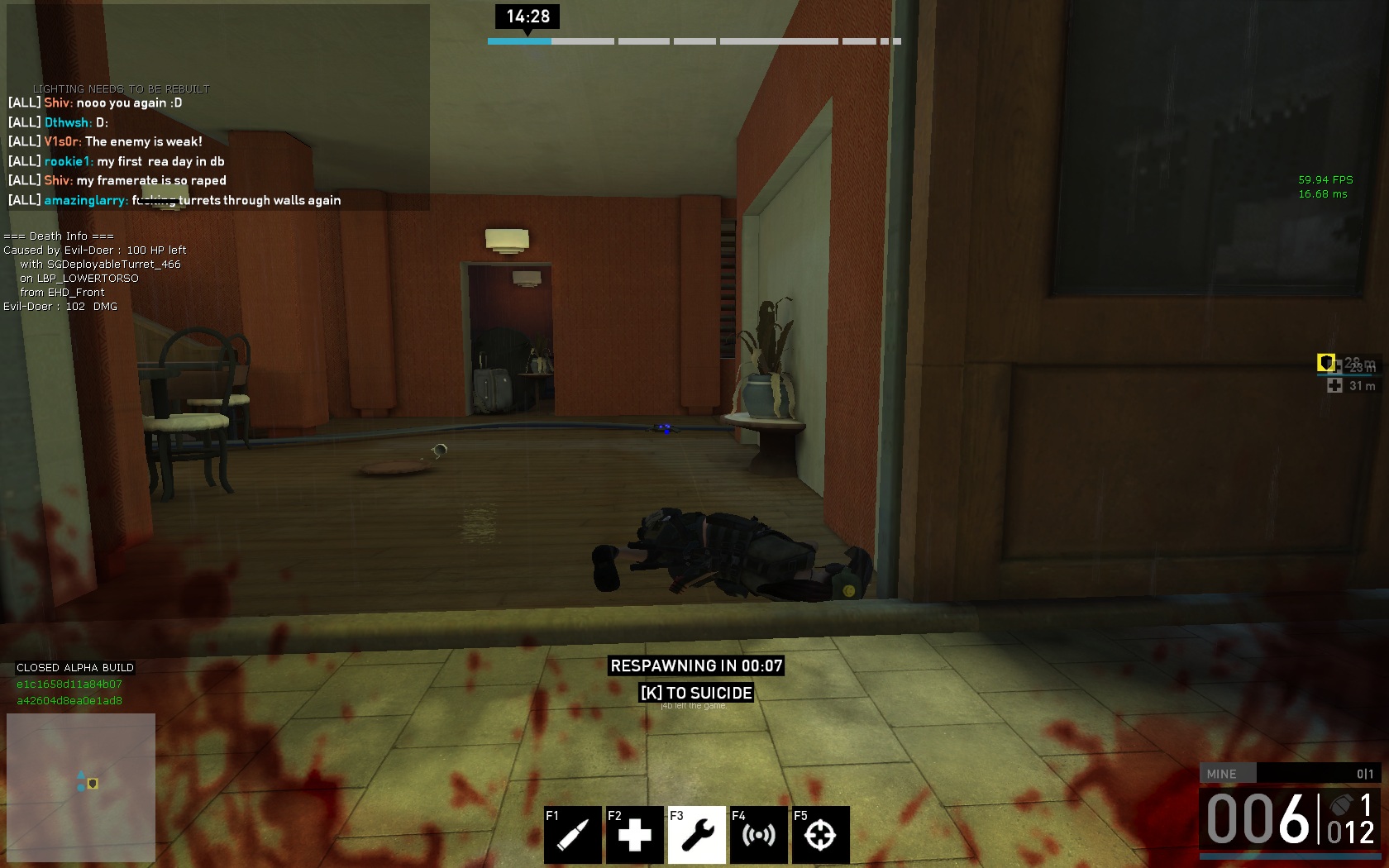
Task: Click the medic cross marker at 31 m
Action: (1334, 385)
